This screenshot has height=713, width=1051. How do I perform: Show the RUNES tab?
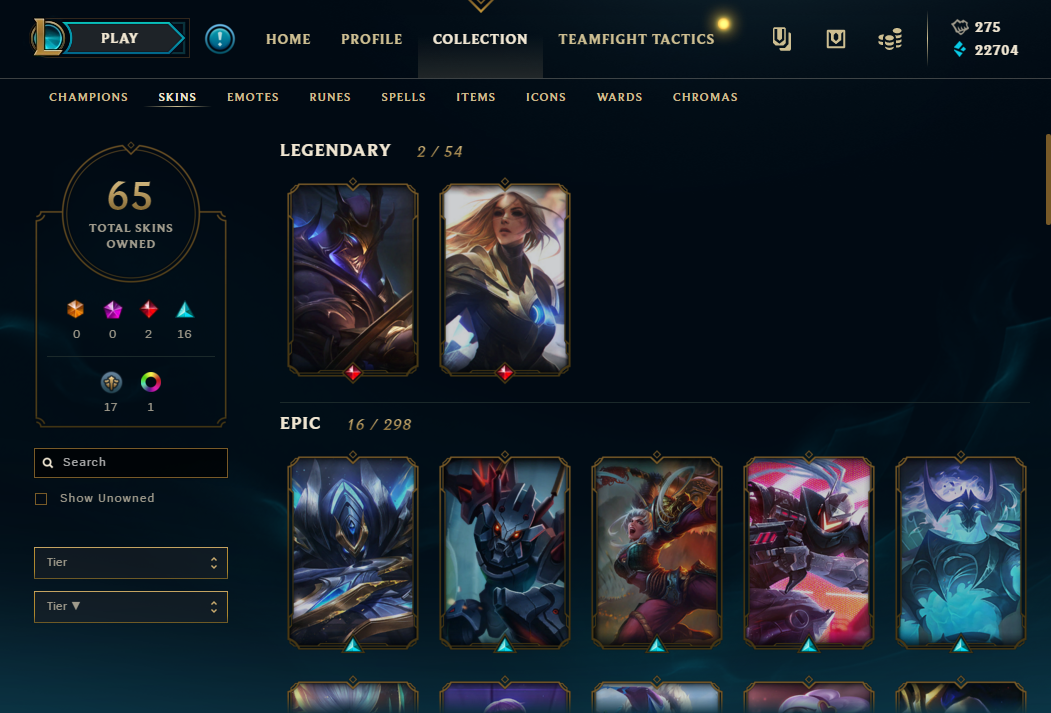[x=330, y=97]
